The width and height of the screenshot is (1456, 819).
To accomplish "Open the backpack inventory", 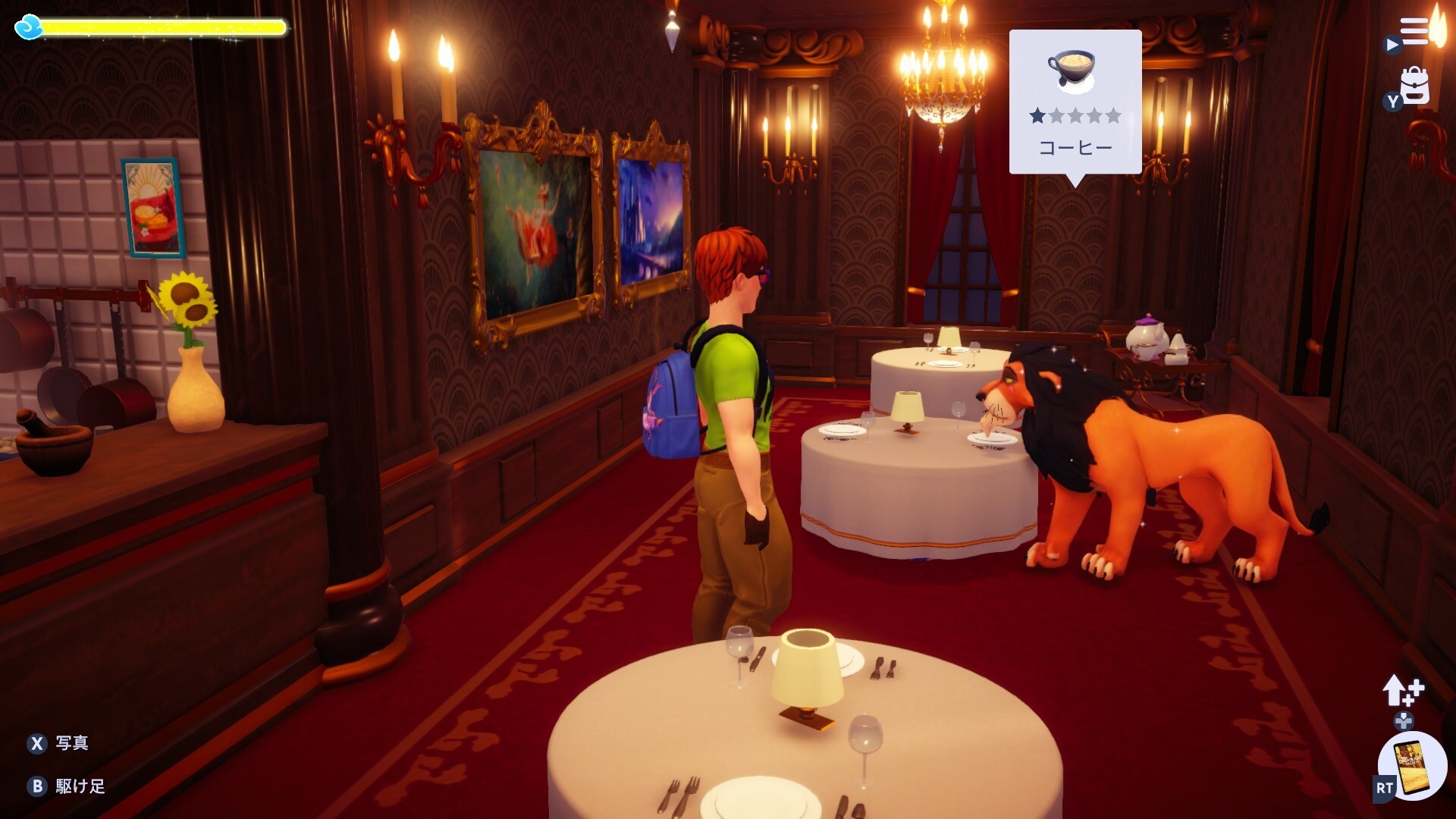I will 1414,86.
